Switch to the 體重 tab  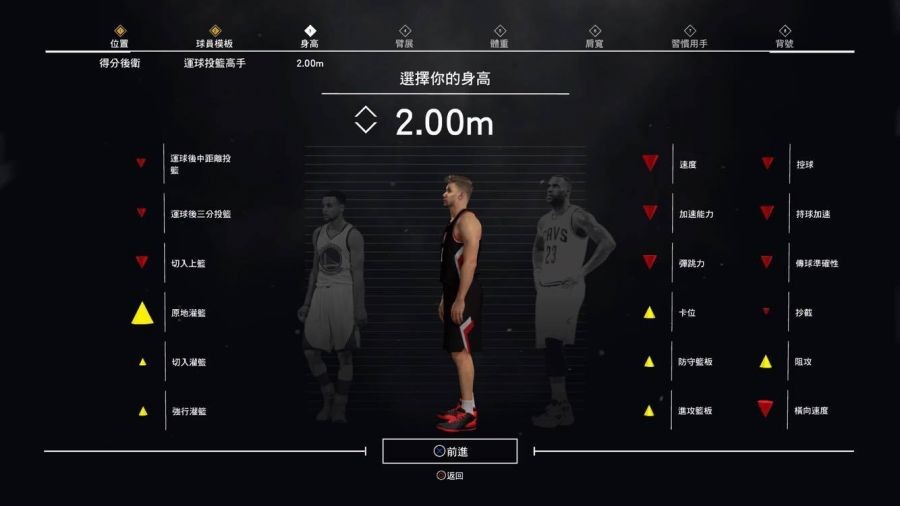click(500, 38)
